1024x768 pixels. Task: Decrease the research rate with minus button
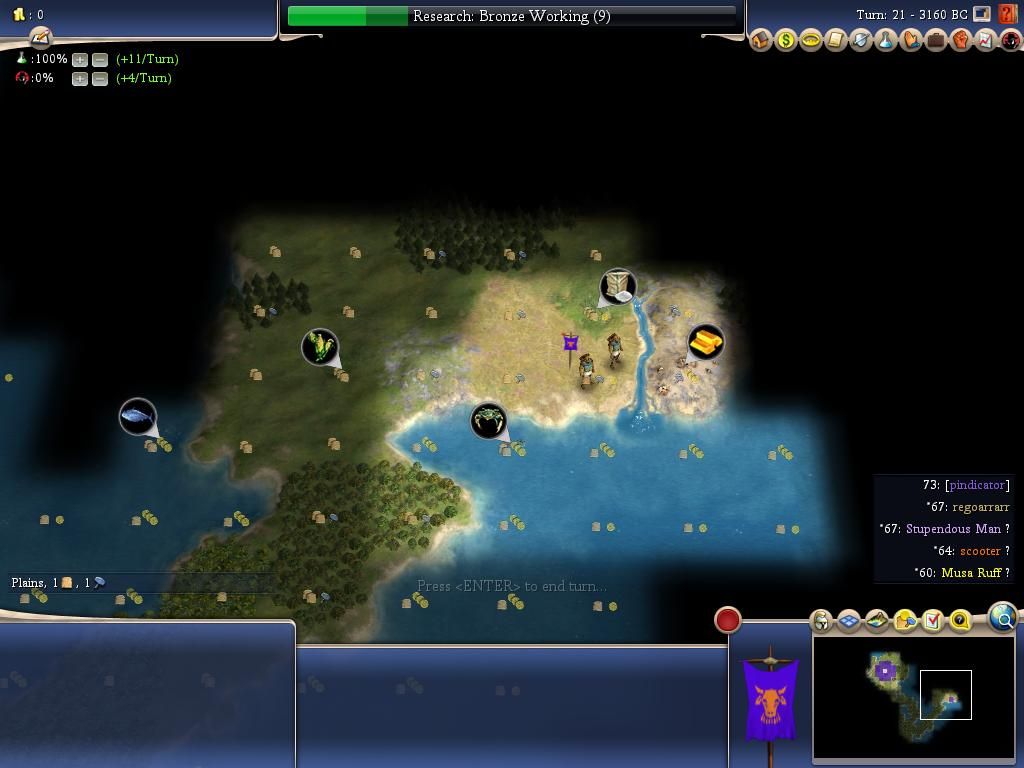tap(100, 59)
